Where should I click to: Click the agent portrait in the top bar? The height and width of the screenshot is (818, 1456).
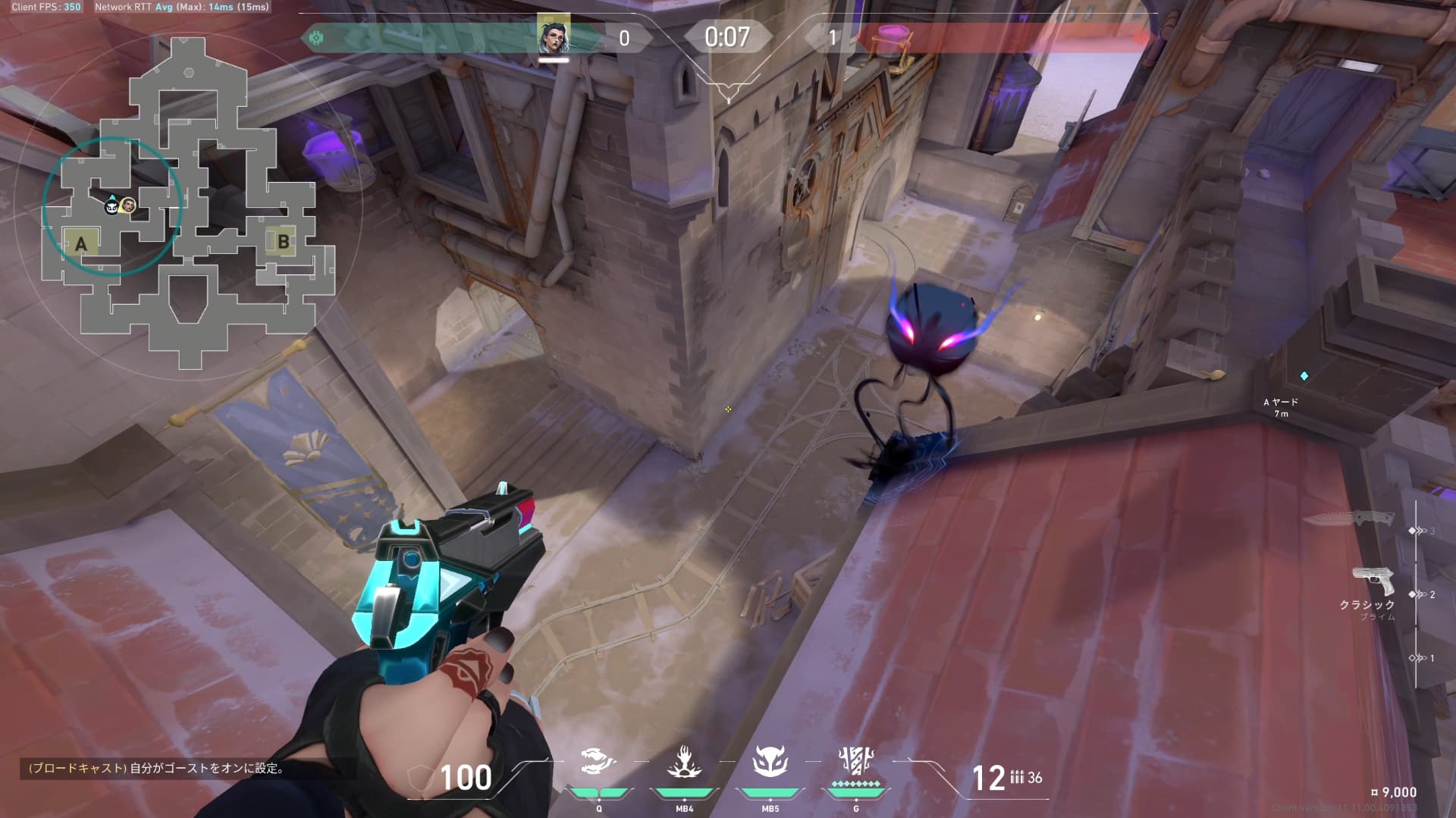tap(554, 35)
